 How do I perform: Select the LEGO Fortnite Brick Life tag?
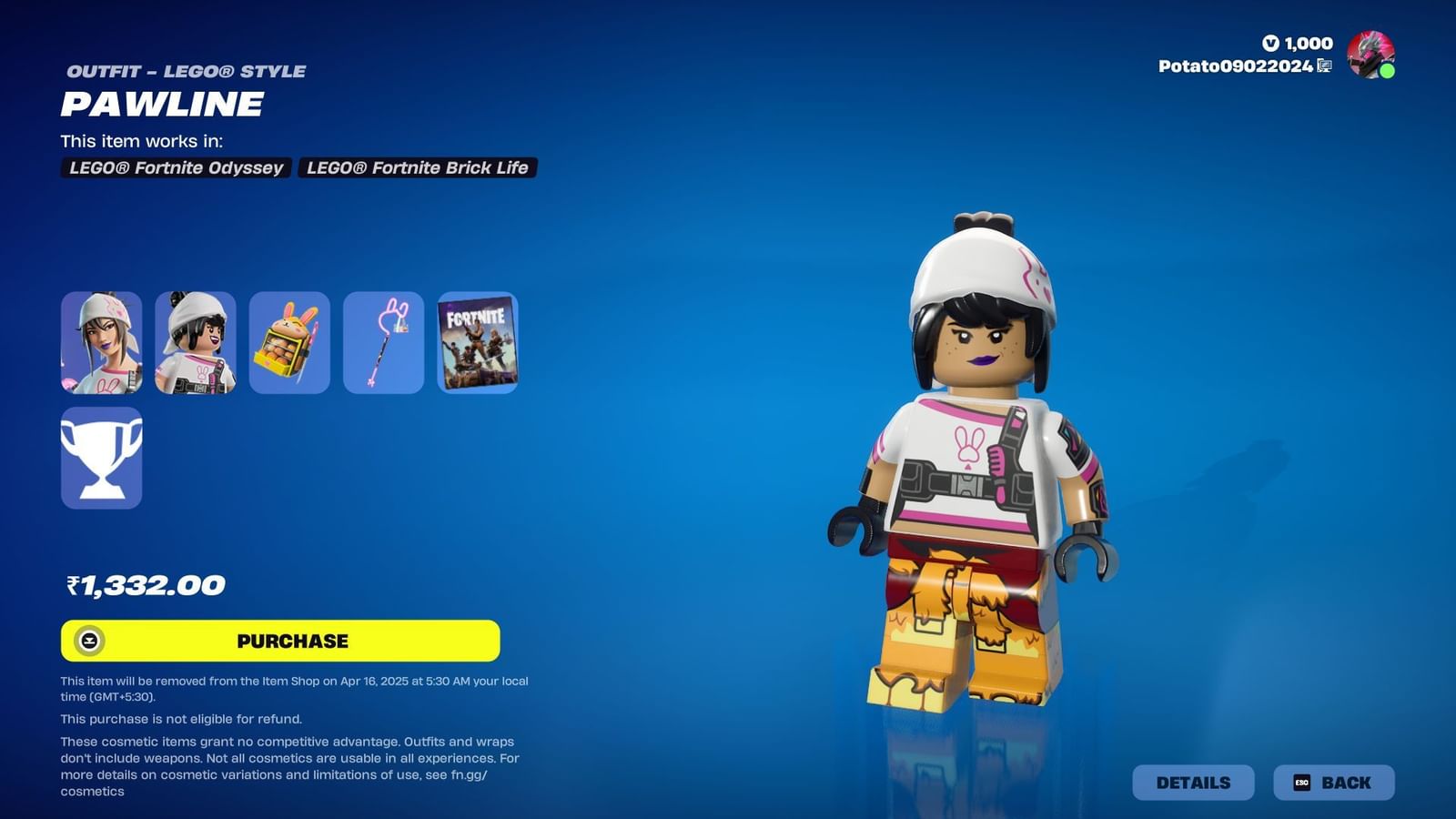pos(417,167)
